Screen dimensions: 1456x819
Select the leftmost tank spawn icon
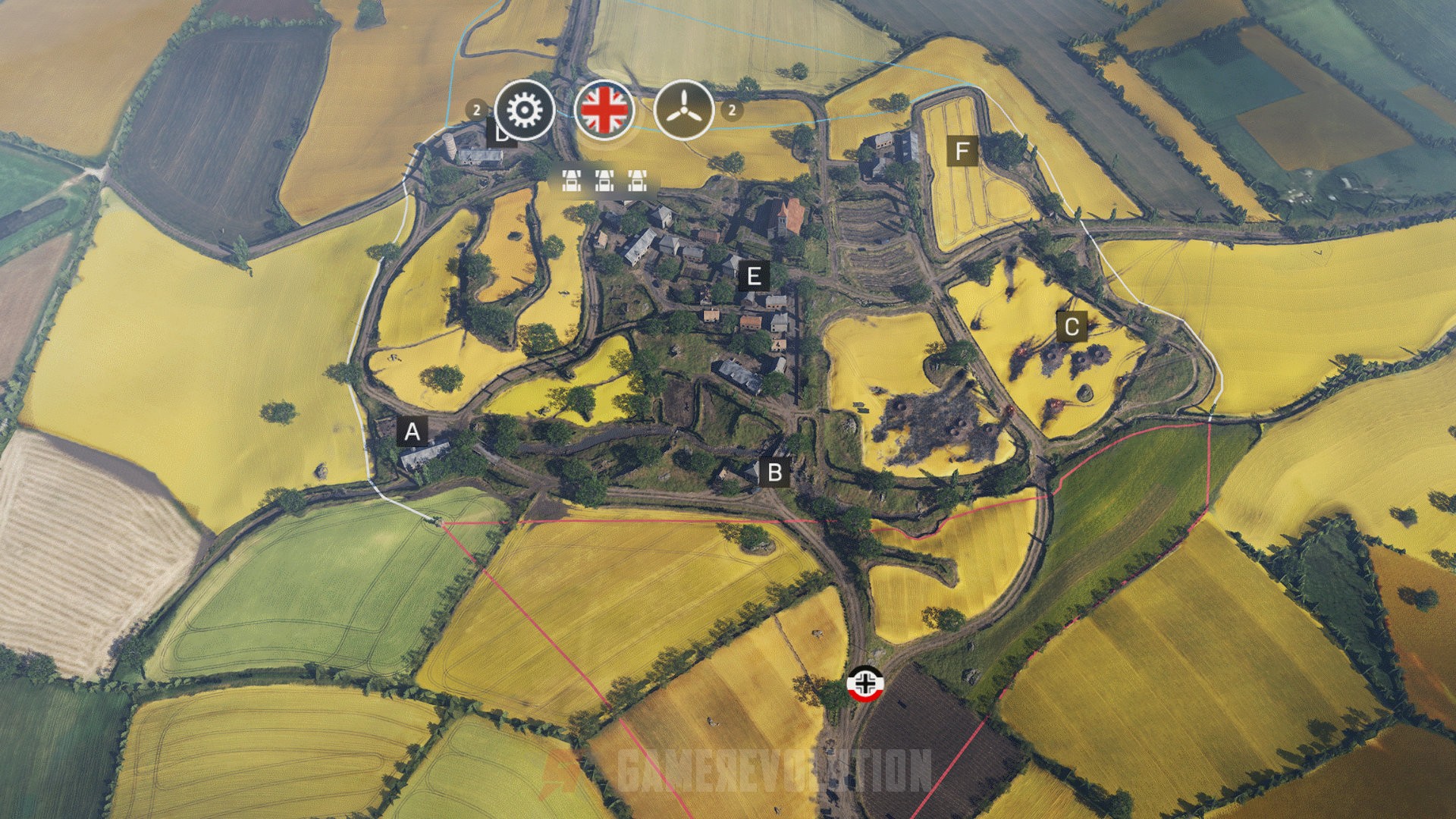click(x=573, y=182)
